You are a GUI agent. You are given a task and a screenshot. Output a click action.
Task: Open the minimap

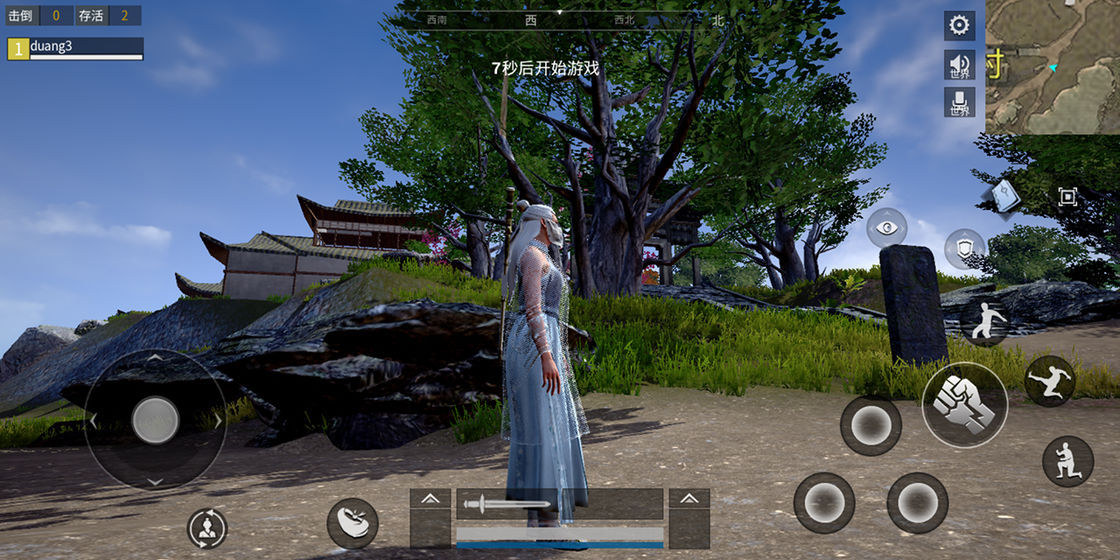pyautogui.click(x=1052, y=66)
